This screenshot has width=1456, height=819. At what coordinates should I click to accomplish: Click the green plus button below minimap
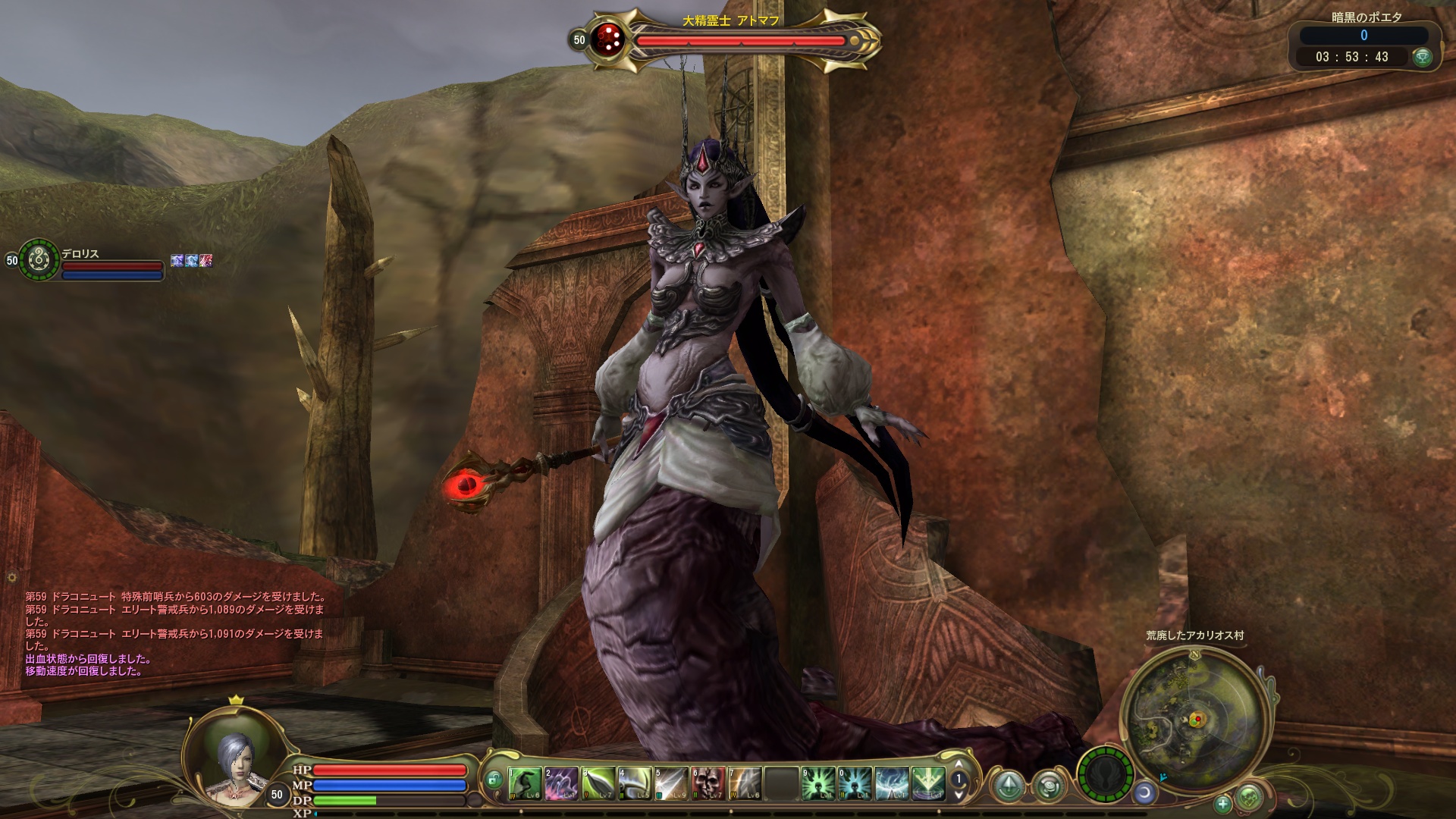coord(1222,803)
